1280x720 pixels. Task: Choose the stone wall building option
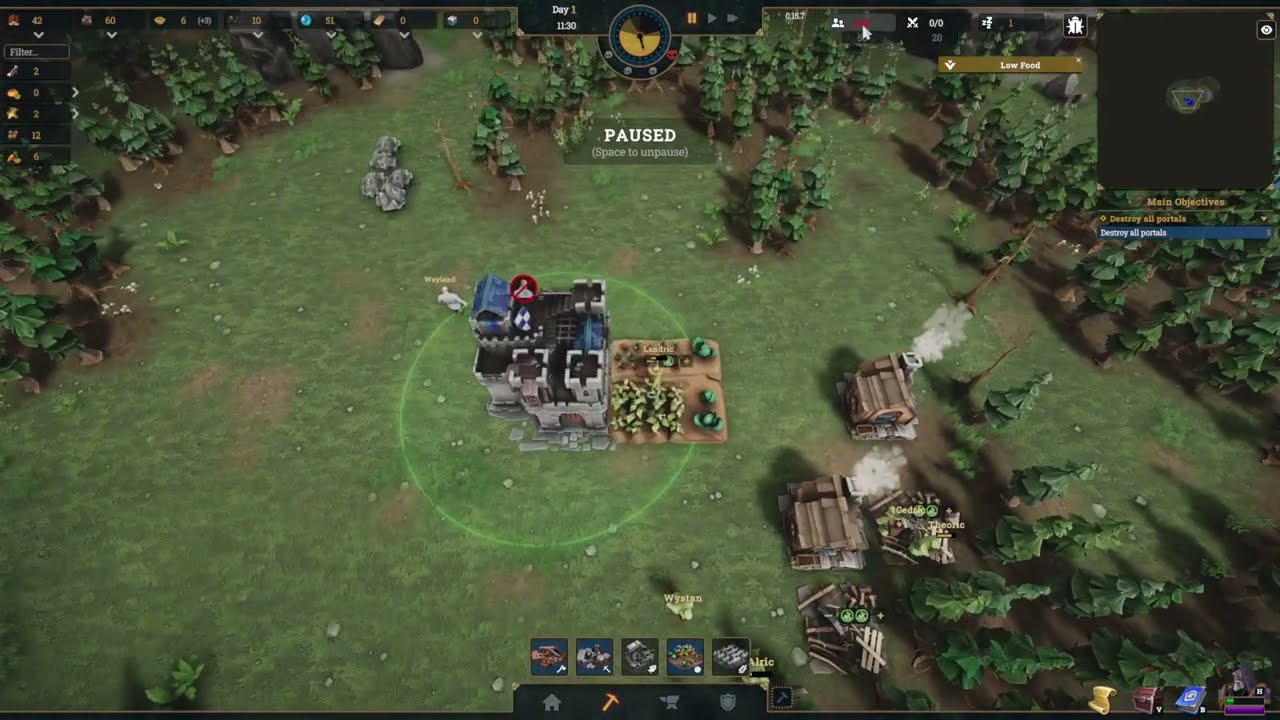[730, 657]
